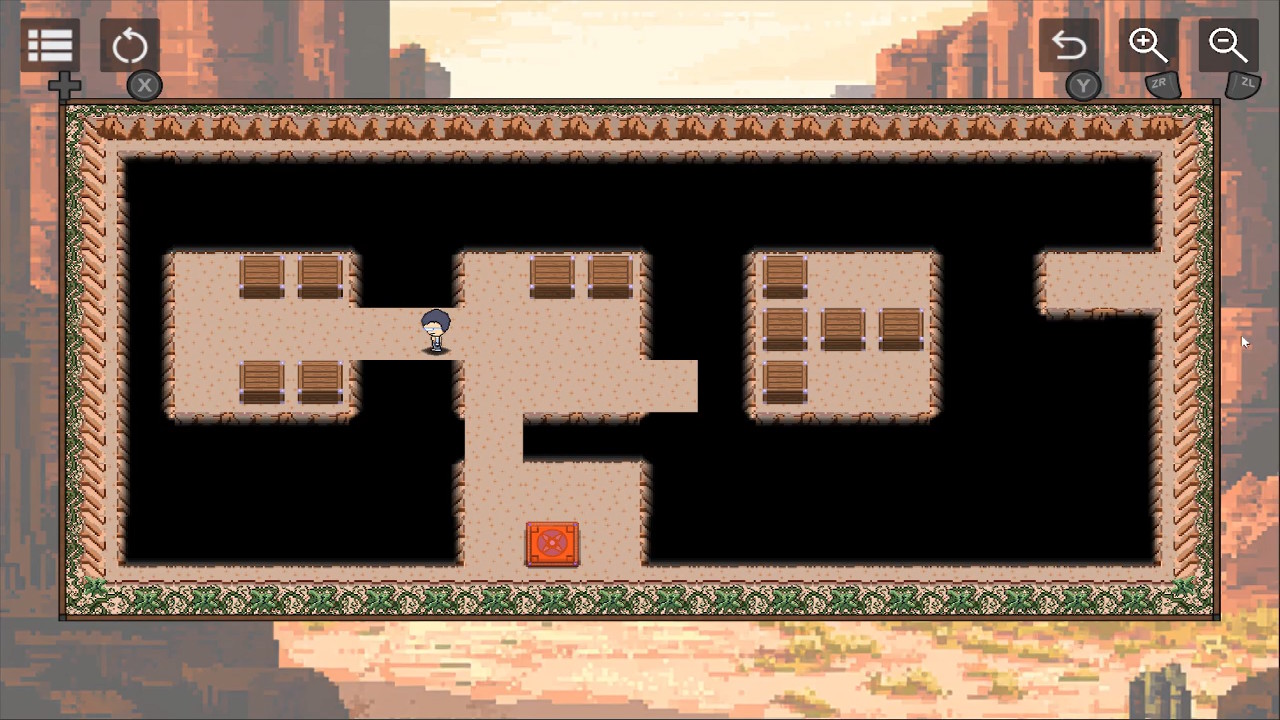The width and height of the screenshot is (1280, 720).
Task: Zoom in using the magnifier-plus icon
Action: pos(1148,45)
